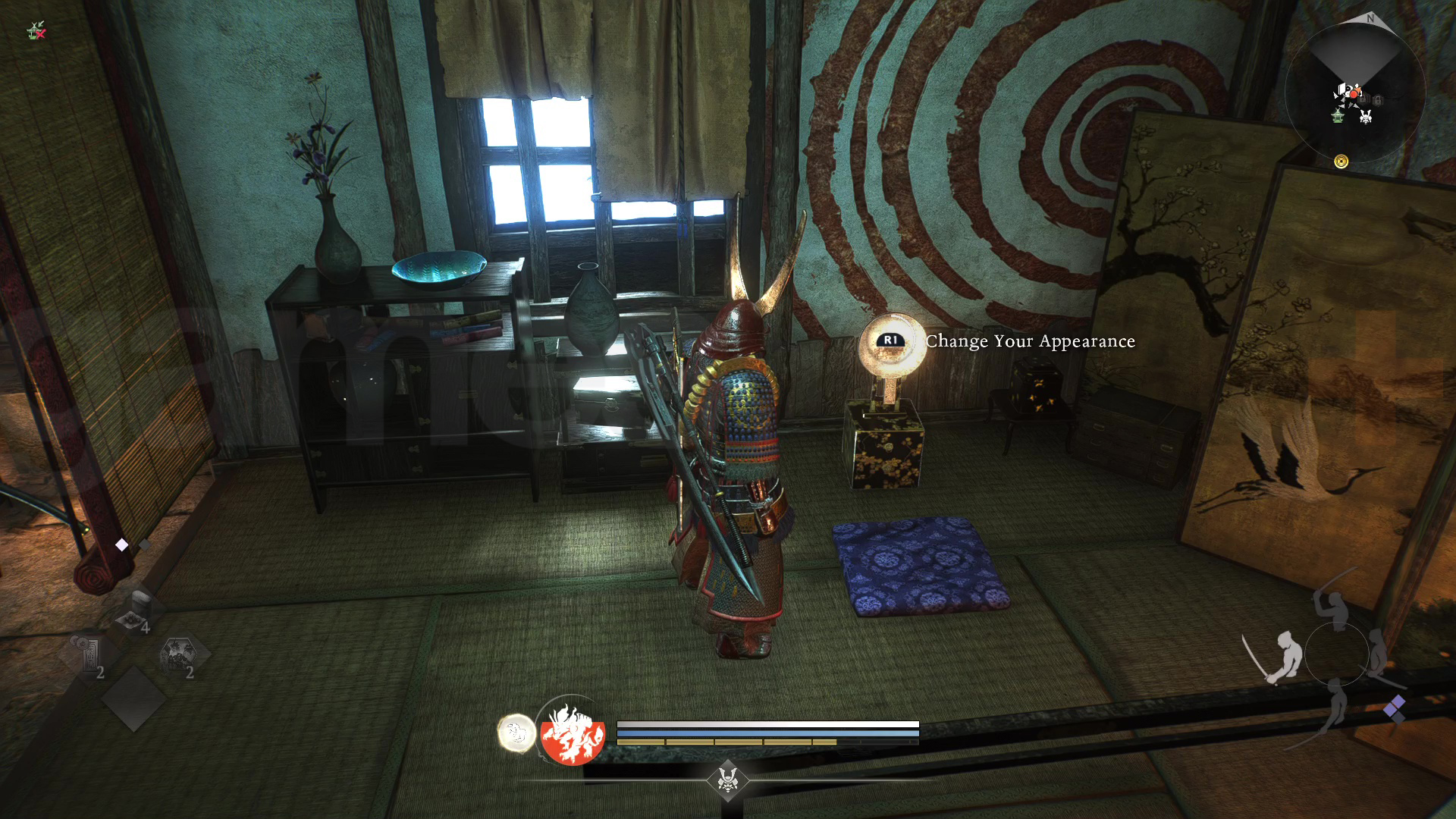Screen dimensions: 1456x819
Task: Select the scroll quick-item showing count 2
Action: 91,655
